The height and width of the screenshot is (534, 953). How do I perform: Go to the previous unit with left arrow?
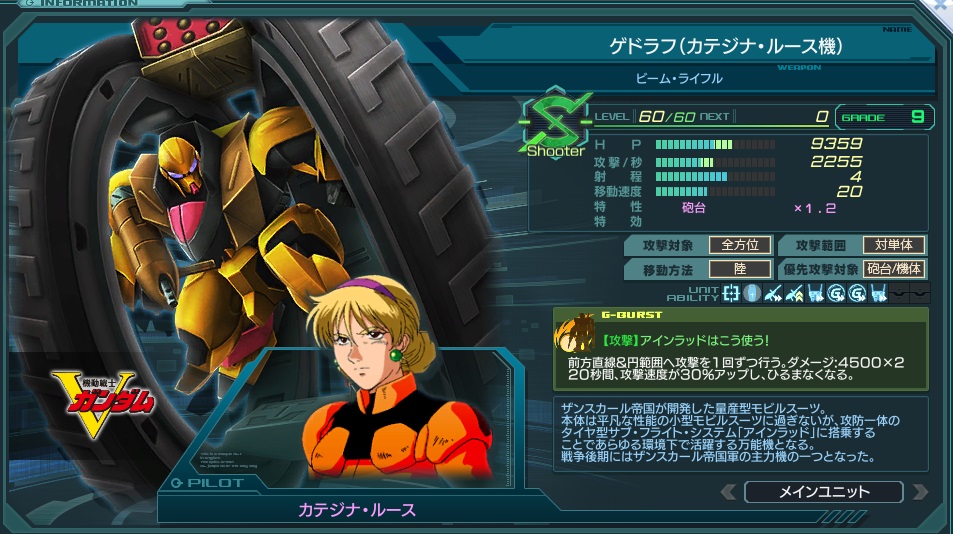(x=729, y=492)
